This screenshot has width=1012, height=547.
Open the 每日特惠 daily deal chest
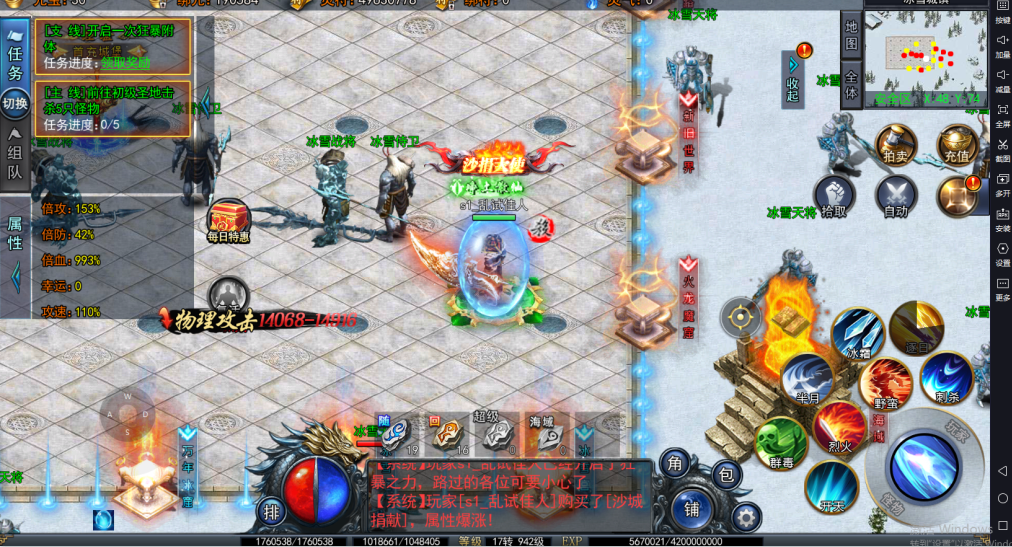click(229, 217)
